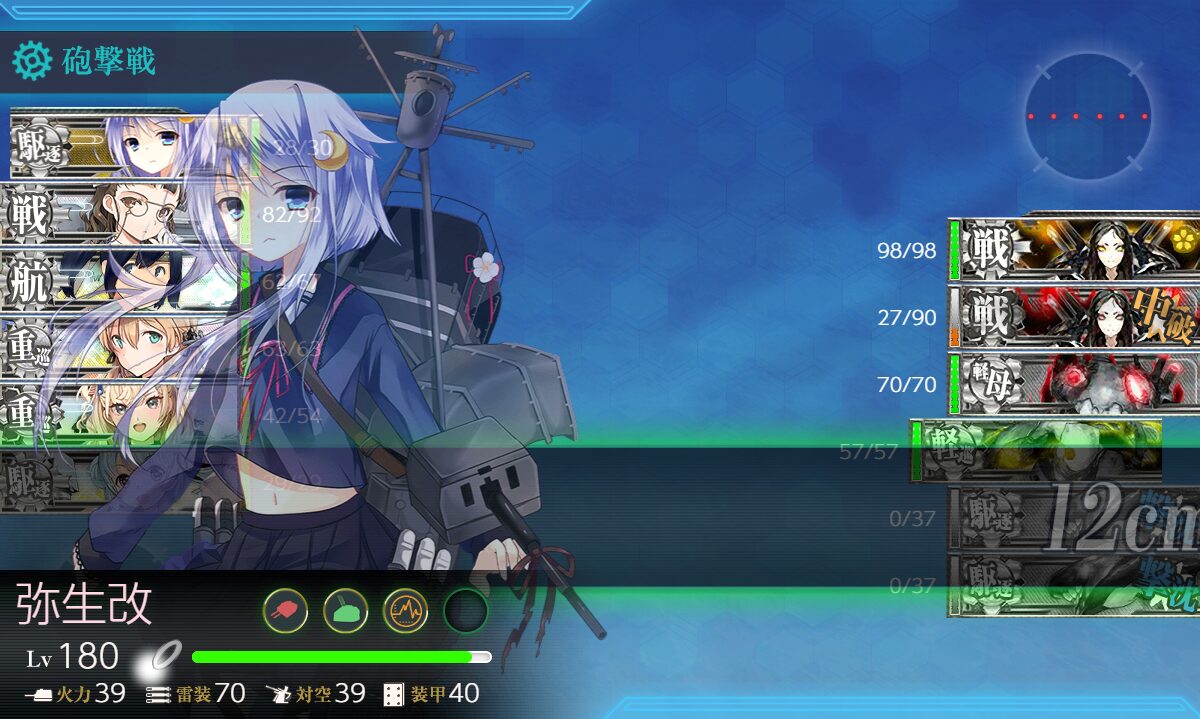Click the empty fourth equipment slot
Image resolution: width=1200 pixels, height=719 pixels.
pos(465,610)
